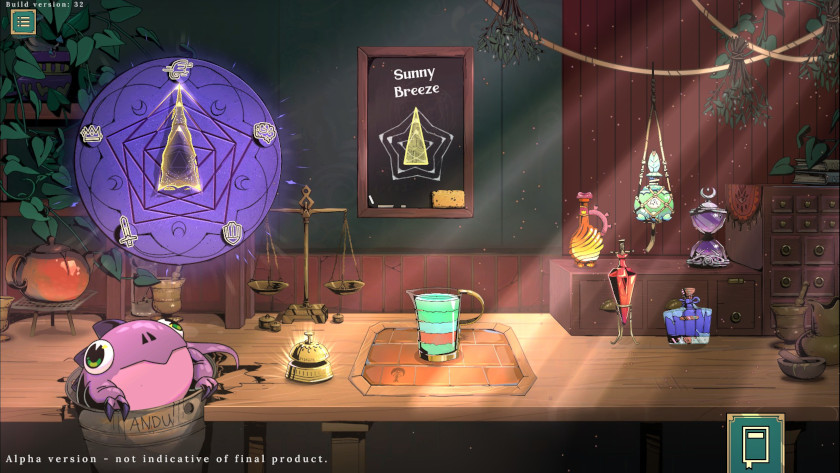This screenshot has height=473, width=840.
Task: Select the red diamond-shaped vial
Action: 626,290
